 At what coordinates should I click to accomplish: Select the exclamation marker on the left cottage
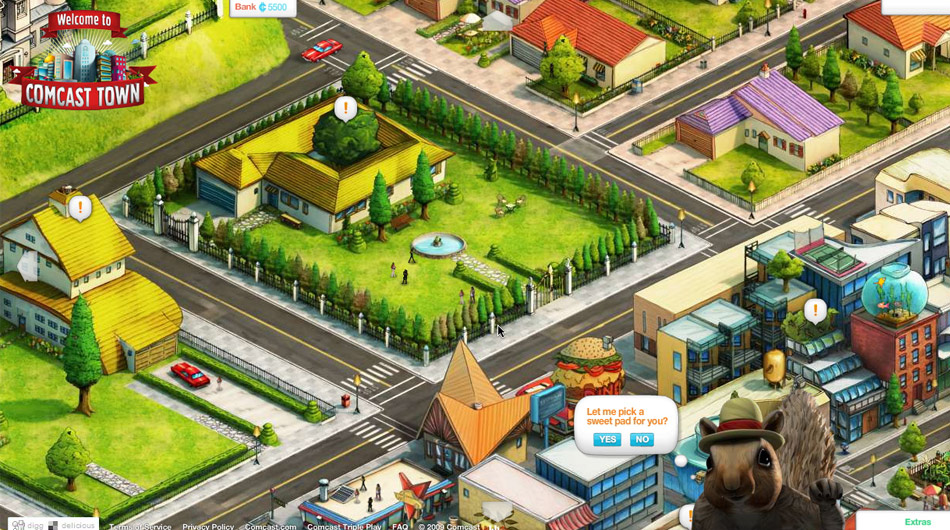79,208
